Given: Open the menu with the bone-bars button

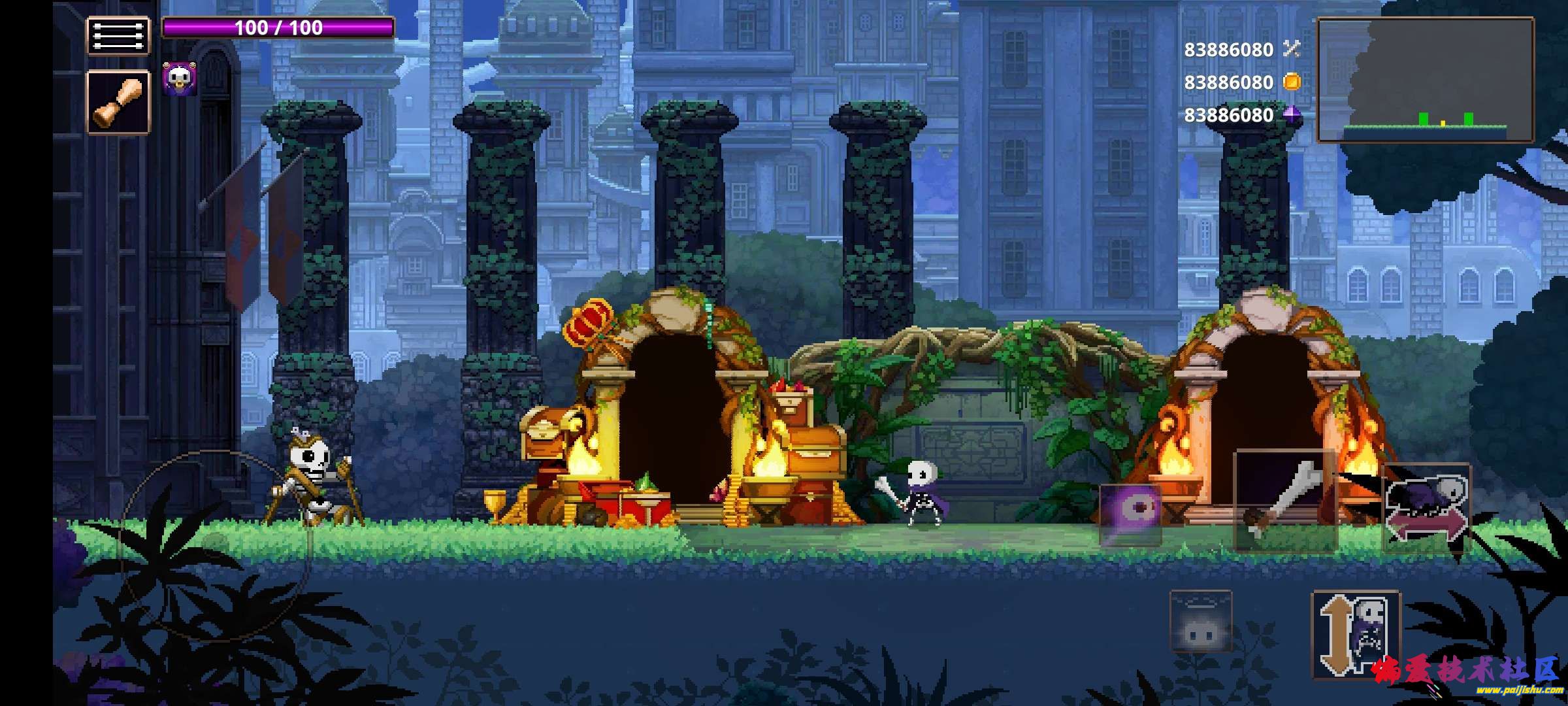Looking at the screenshot, I should 118,36.
